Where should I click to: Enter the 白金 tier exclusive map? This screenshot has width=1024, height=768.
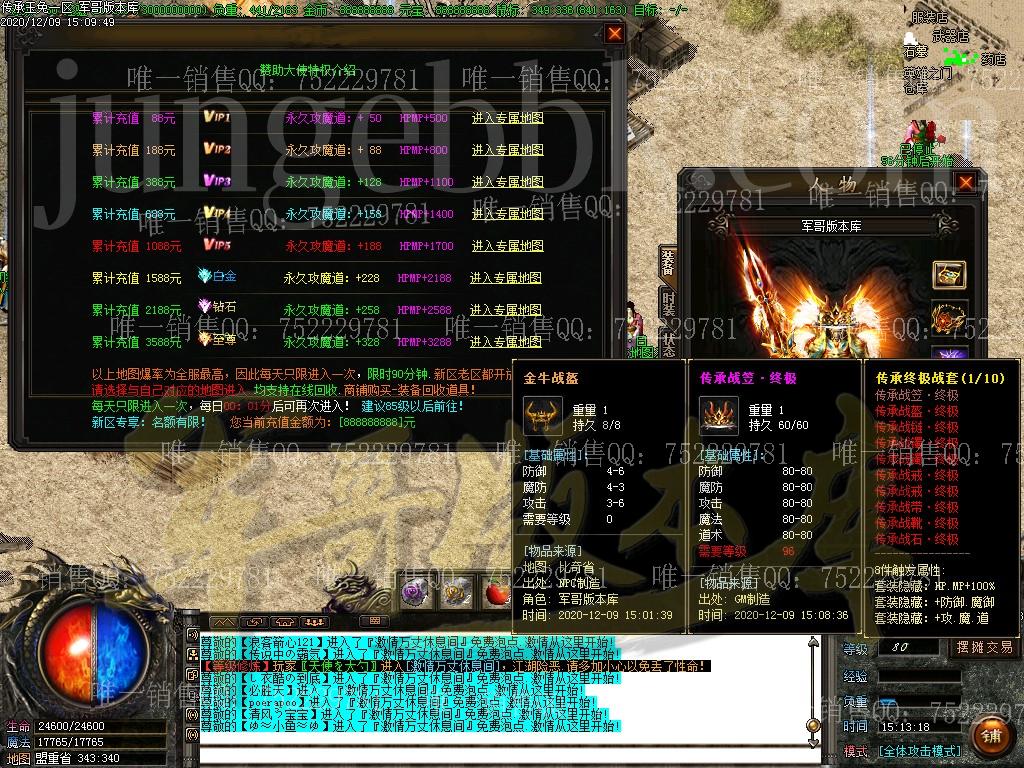click(x=506, y=278)
